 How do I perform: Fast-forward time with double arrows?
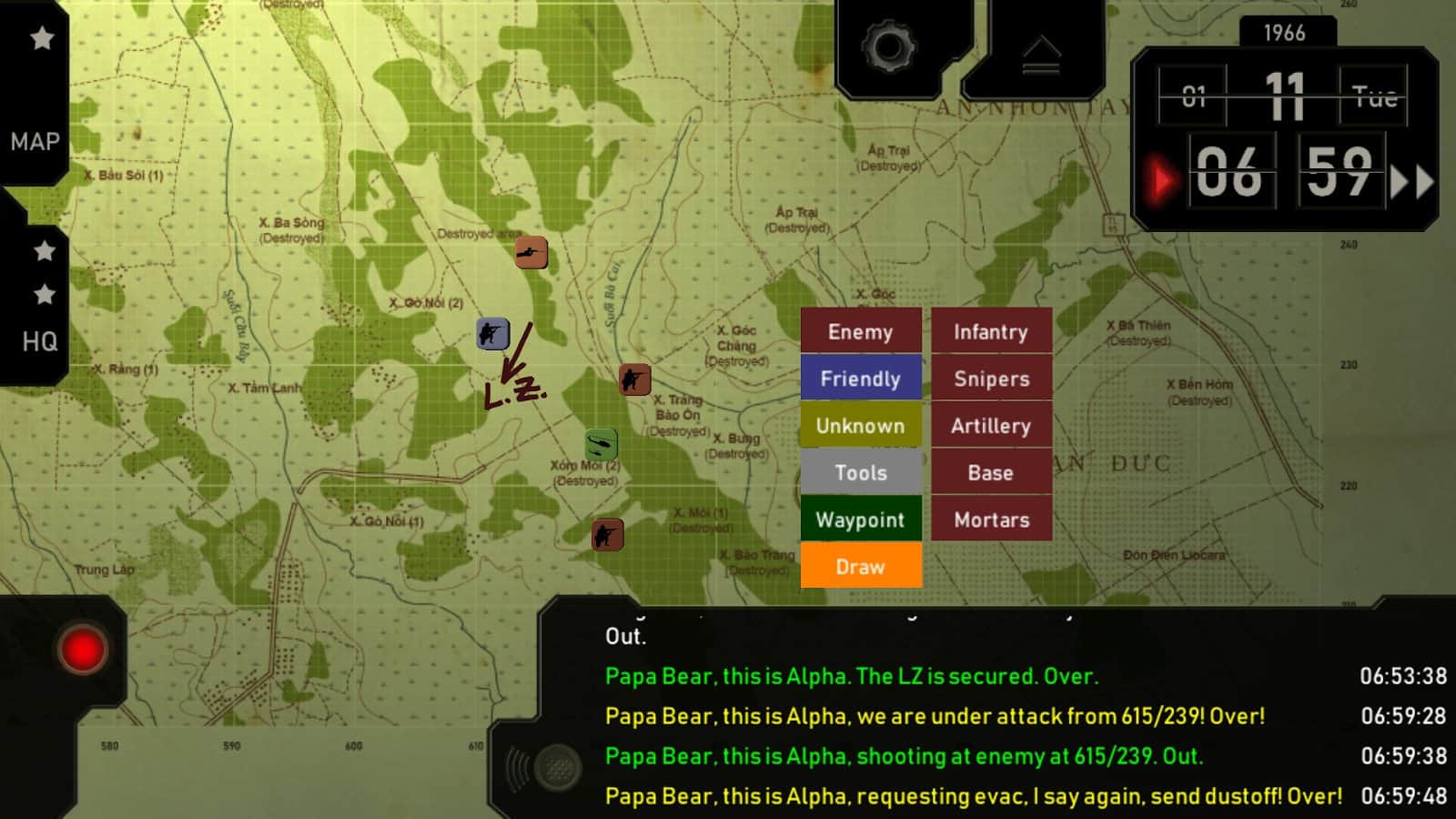tap(1411, 182)
